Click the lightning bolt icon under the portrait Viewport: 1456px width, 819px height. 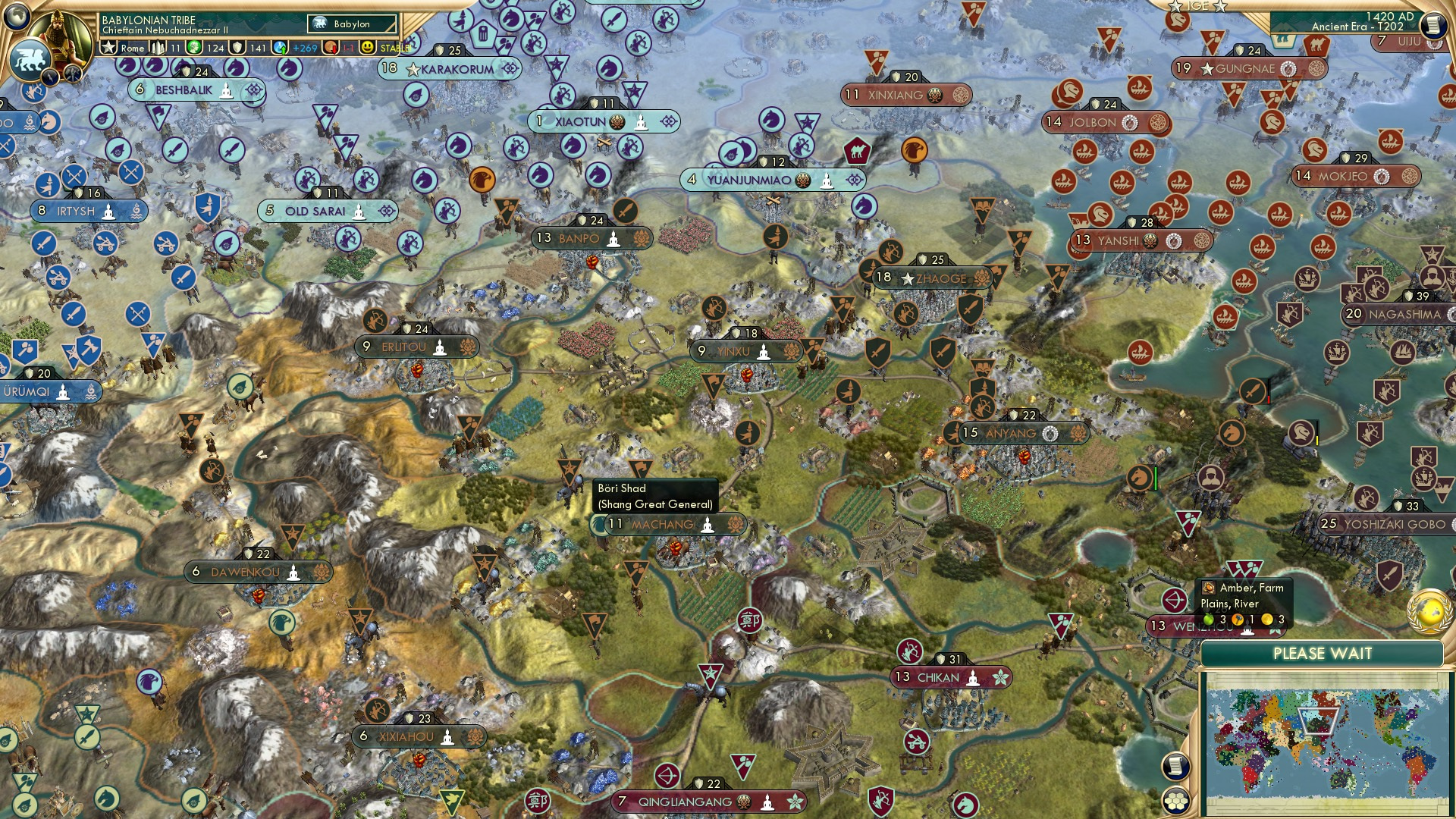click(52, 76)
